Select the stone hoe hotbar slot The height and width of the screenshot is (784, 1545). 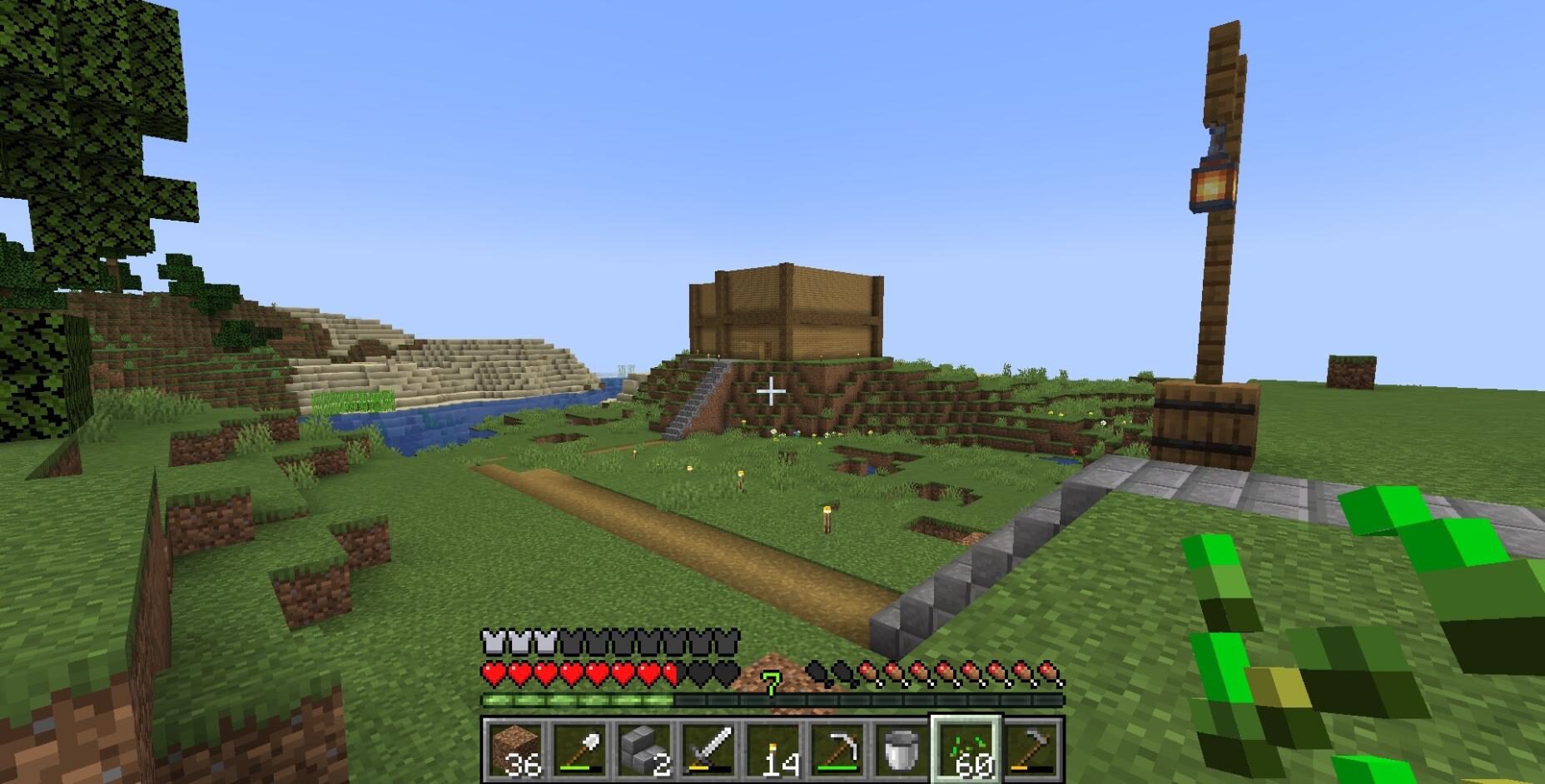pos(1031,750)
